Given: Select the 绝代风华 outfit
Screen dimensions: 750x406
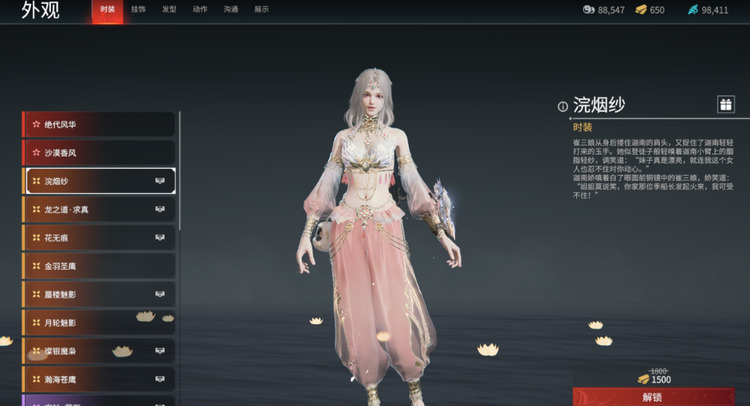Looking at the screenshot, I should click(98, 124).
